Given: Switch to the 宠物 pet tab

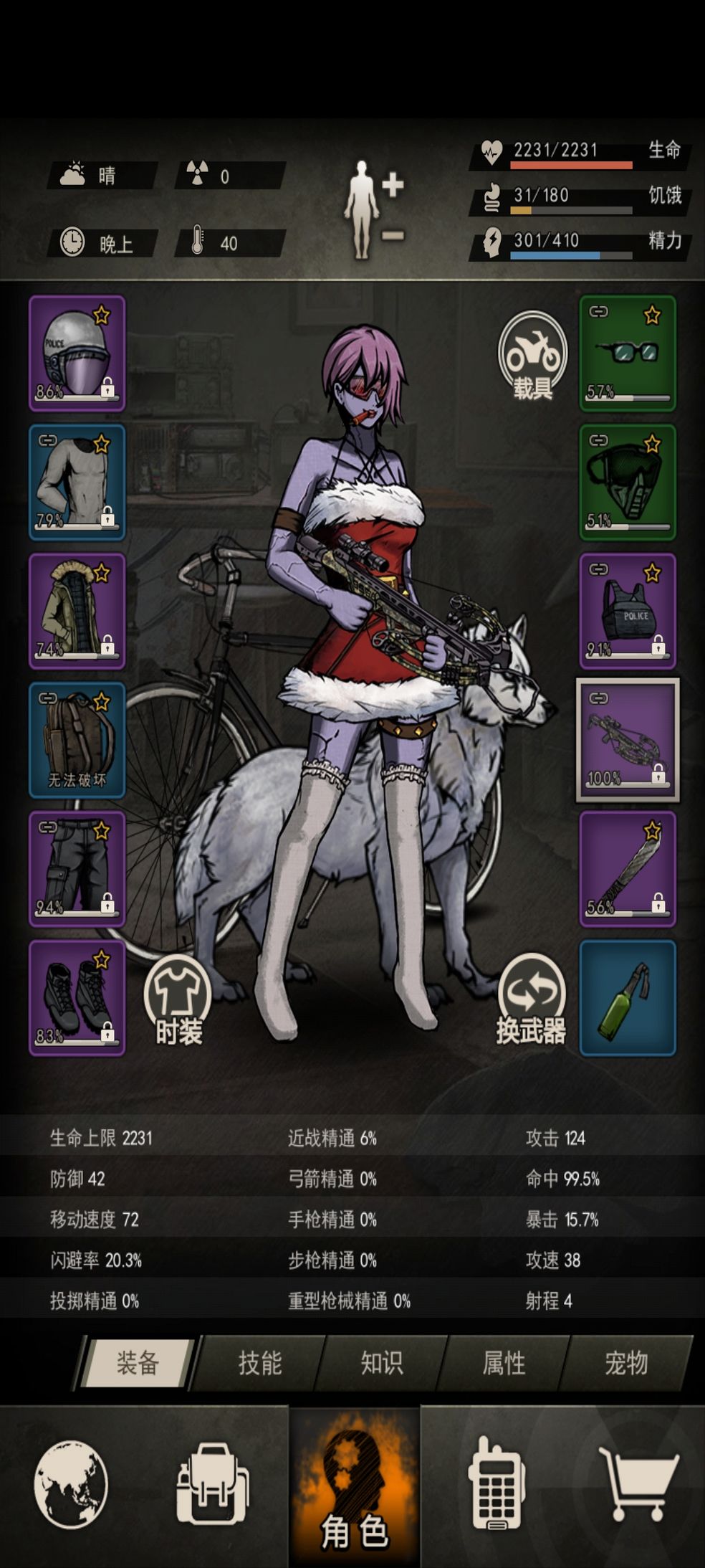Looking at the screenshot, I should (x=626, y=1363).
